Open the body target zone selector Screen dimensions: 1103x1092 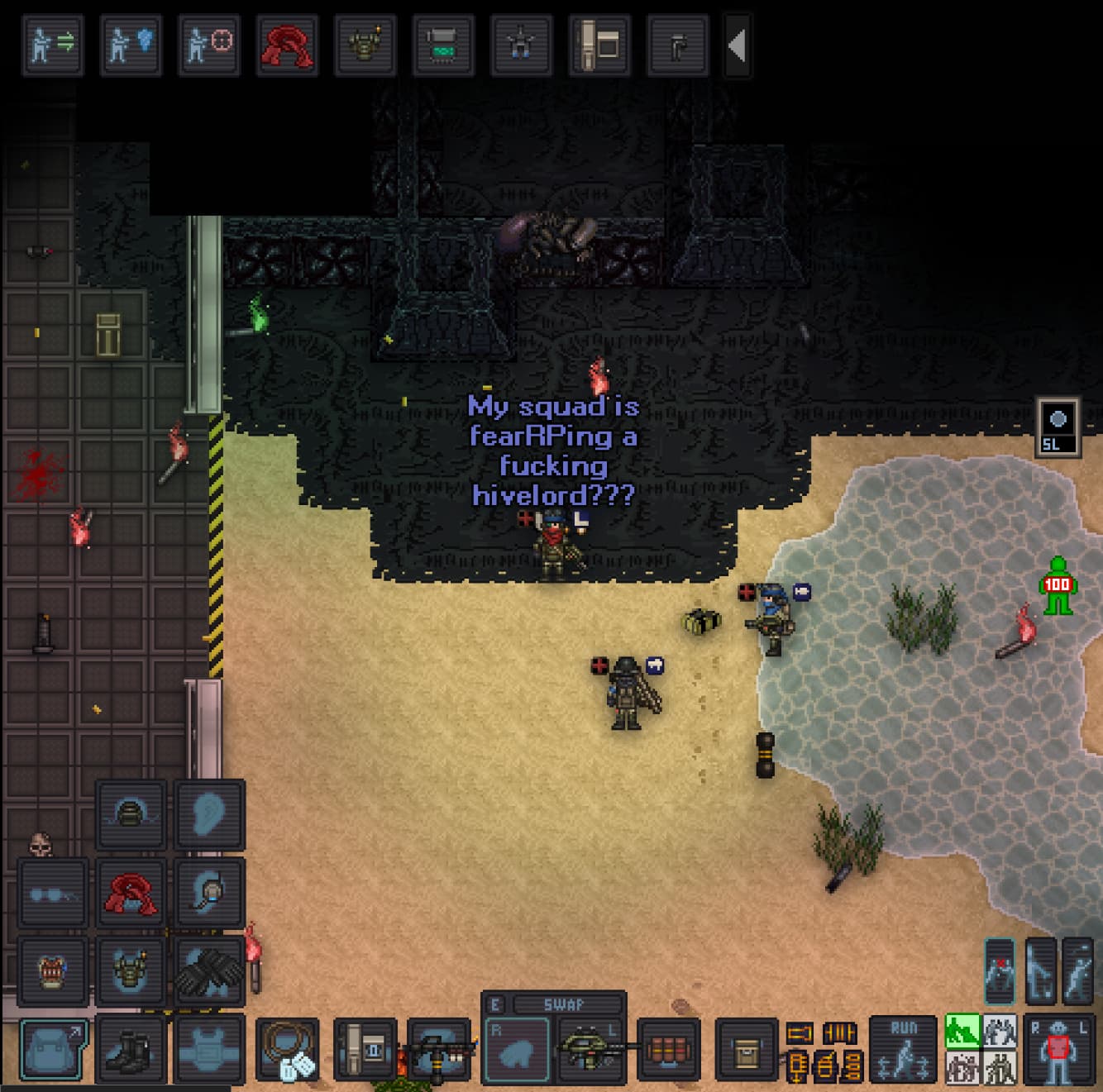pos(1058,1050)
